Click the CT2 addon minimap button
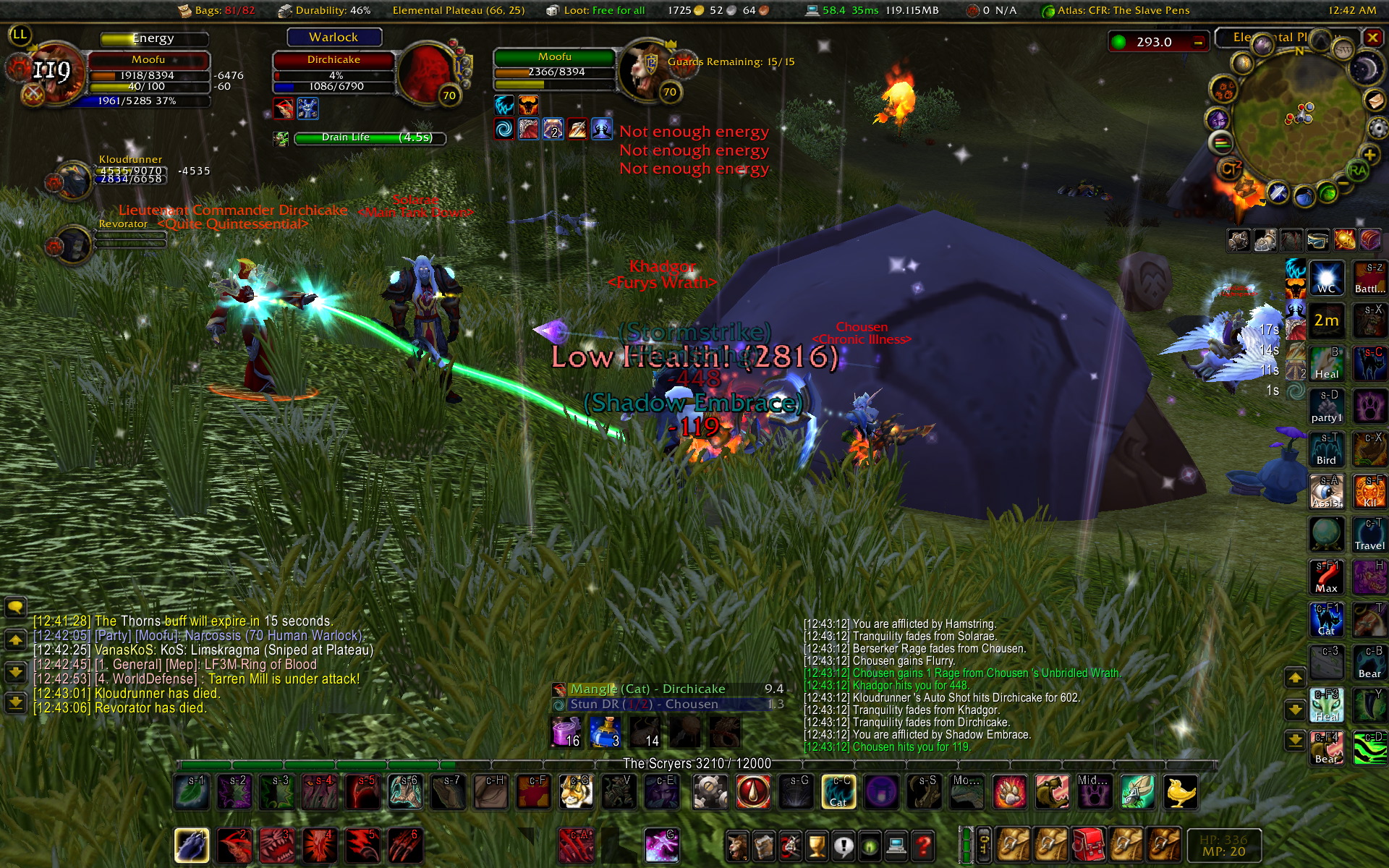Image resolution: width=1389 pixels, height=868 pixels. (1230, 169)
